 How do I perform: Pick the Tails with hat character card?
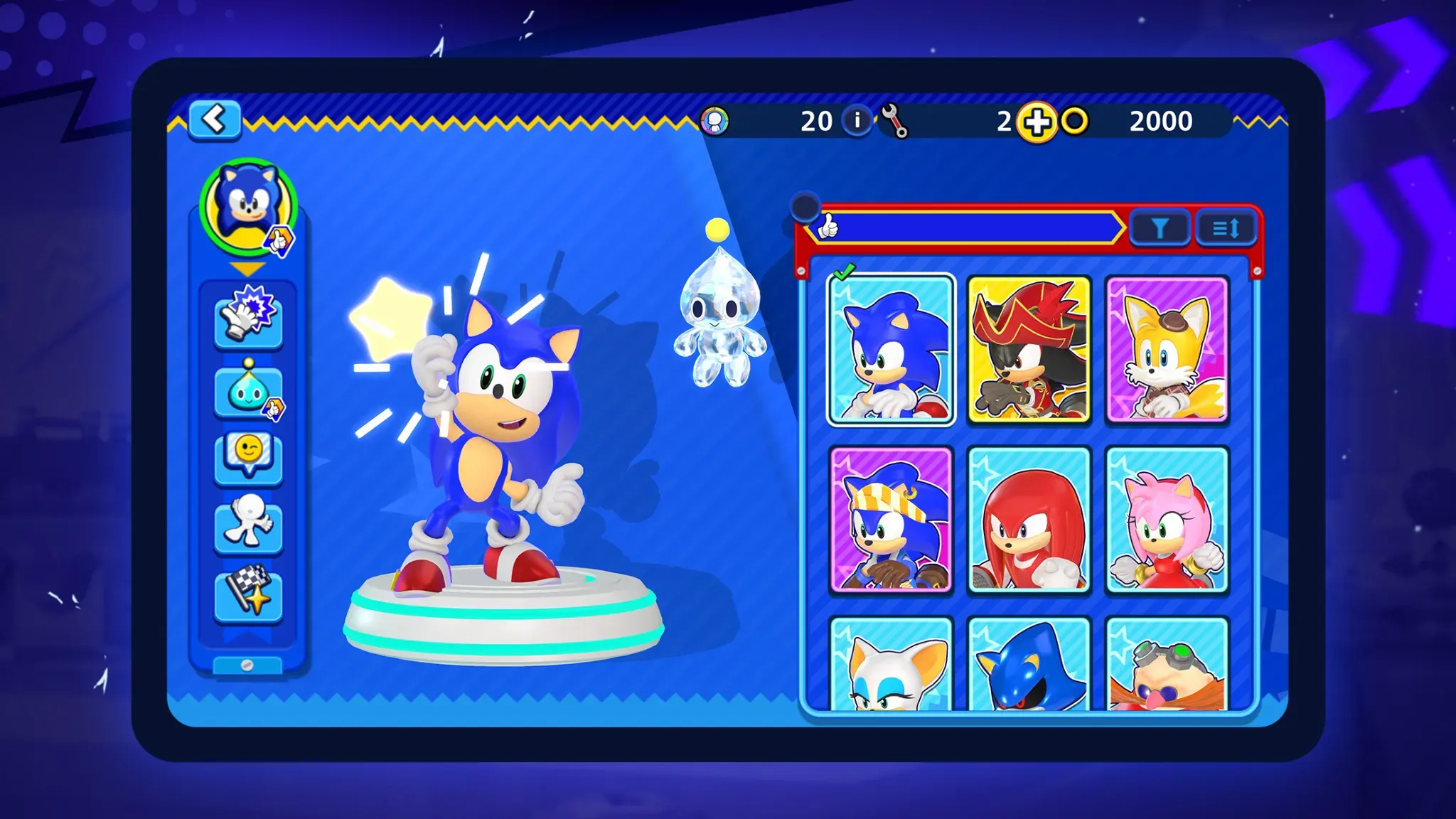pos(1167,350)
